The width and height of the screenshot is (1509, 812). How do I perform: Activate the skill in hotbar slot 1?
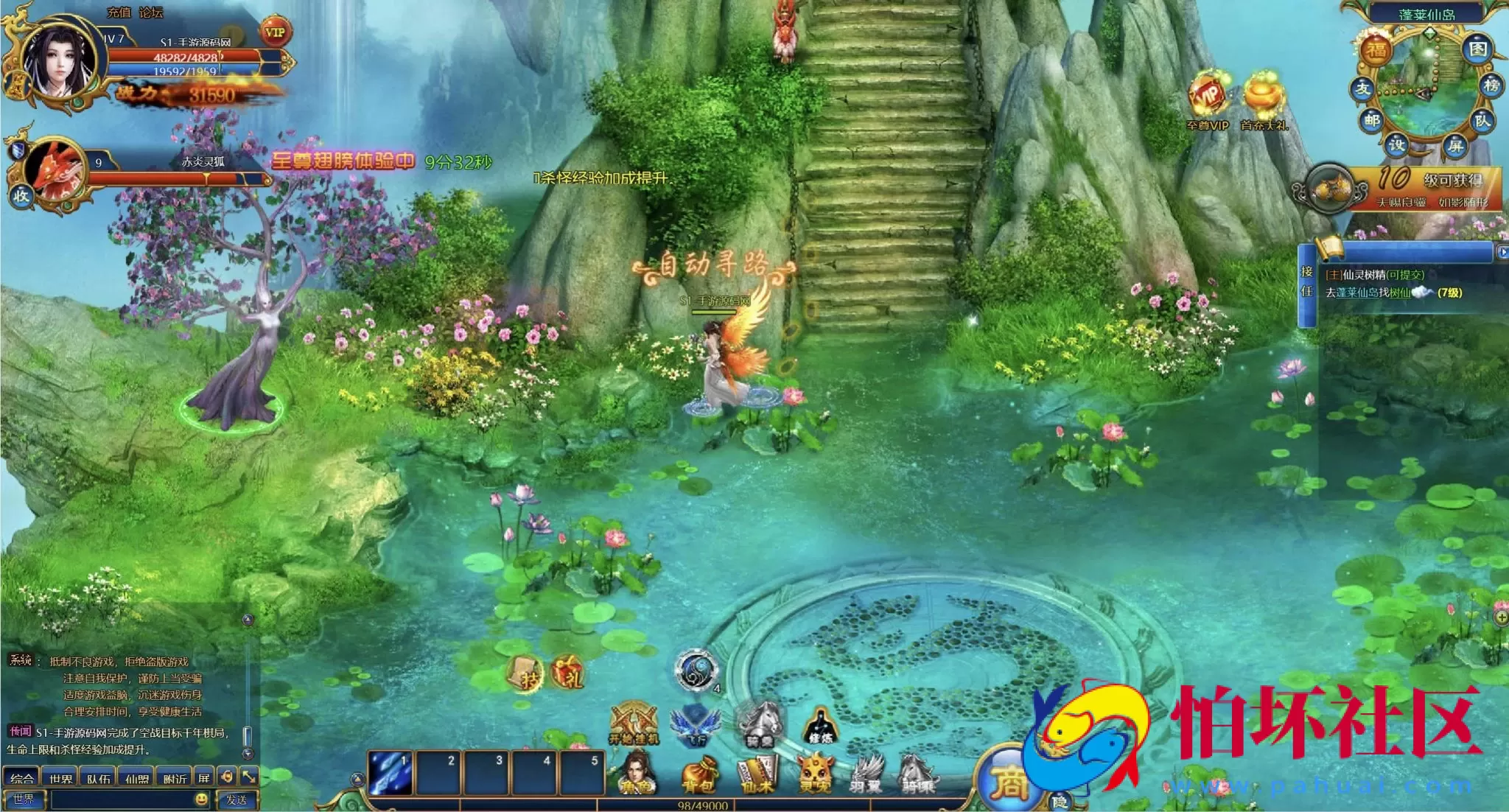click(391, 773)
